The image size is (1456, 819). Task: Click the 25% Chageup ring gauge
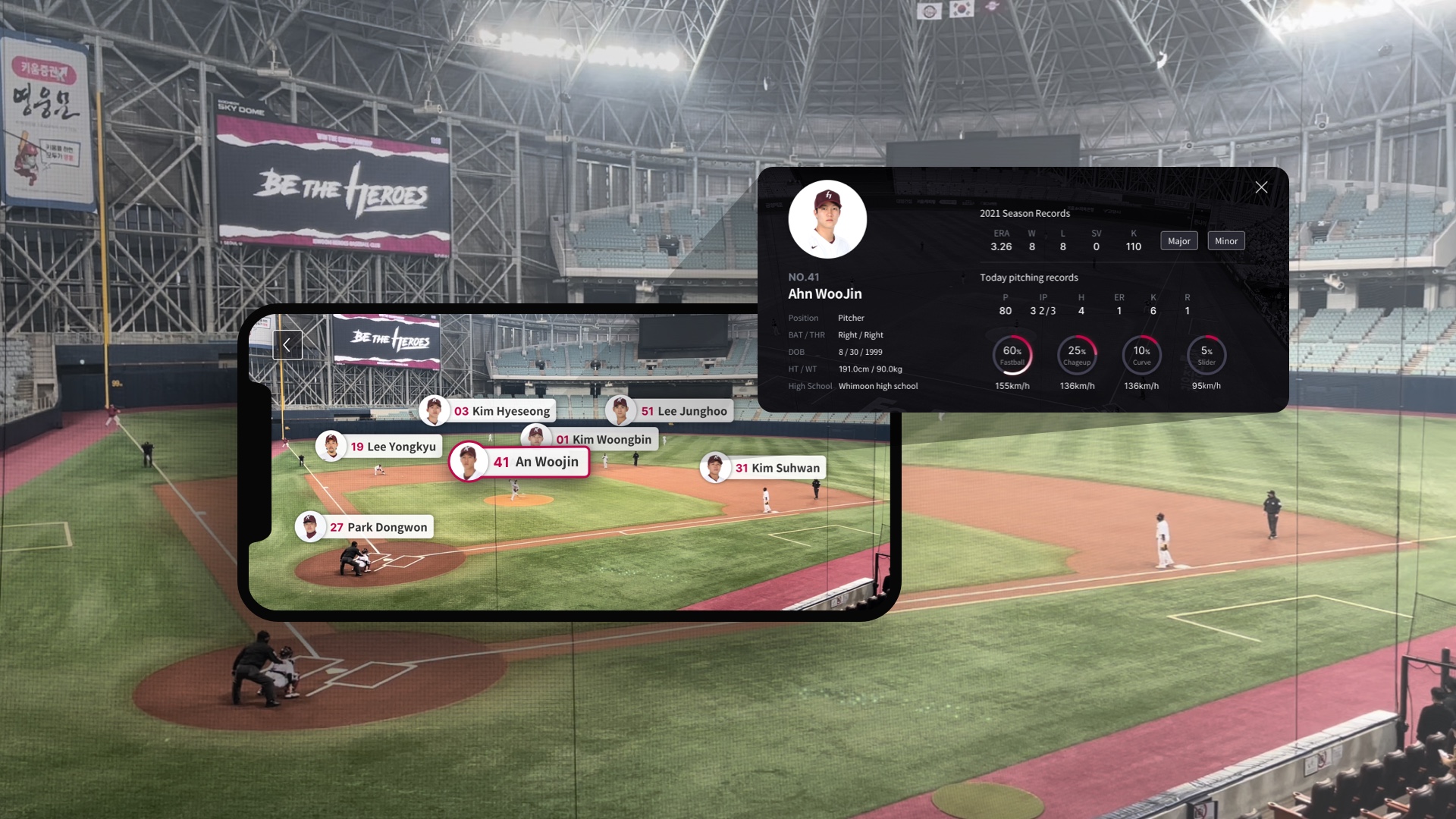[x=1078, y=355]
